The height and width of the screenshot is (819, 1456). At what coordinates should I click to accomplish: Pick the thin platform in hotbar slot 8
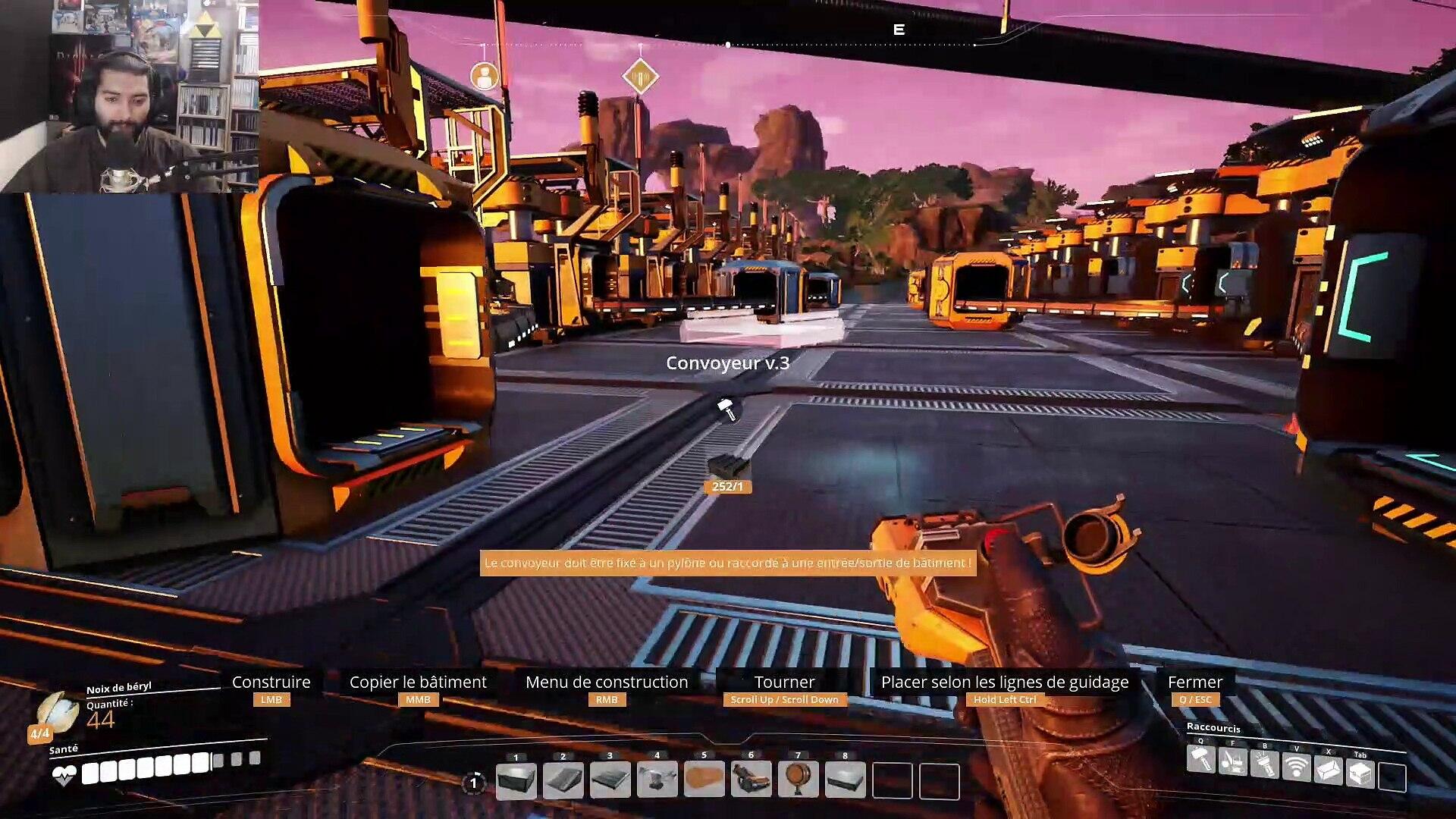846,780
